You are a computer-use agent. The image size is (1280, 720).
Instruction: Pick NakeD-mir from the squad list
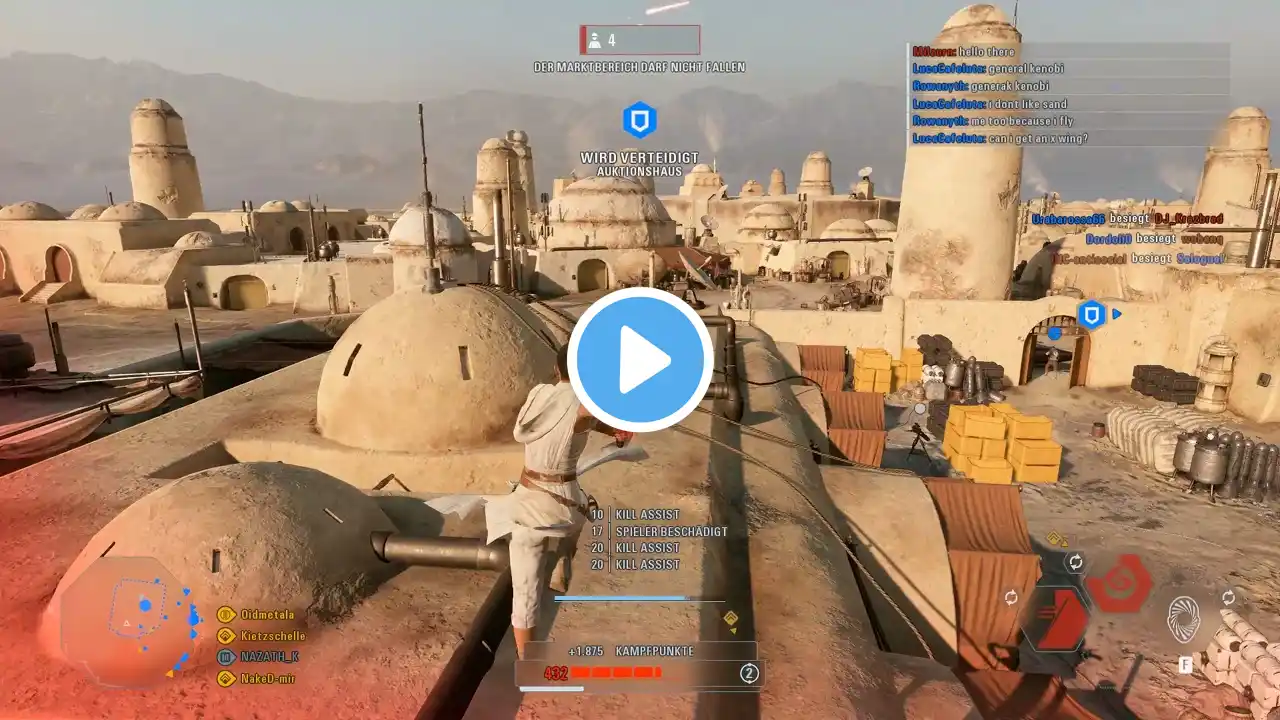click(268, 678)
